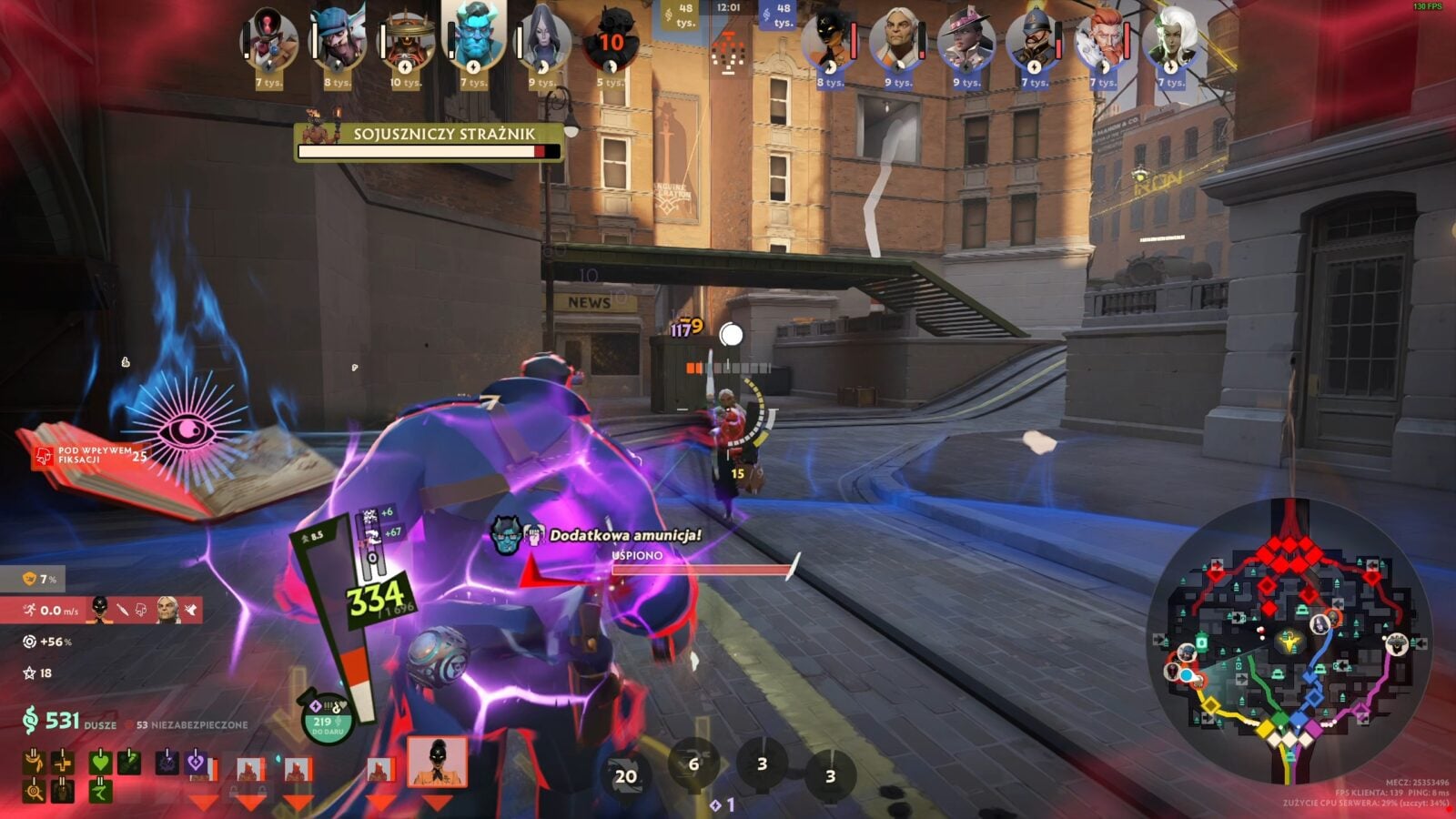
Task: Click the 219 Do Daru ability point indicator
Action: point(325,723)
